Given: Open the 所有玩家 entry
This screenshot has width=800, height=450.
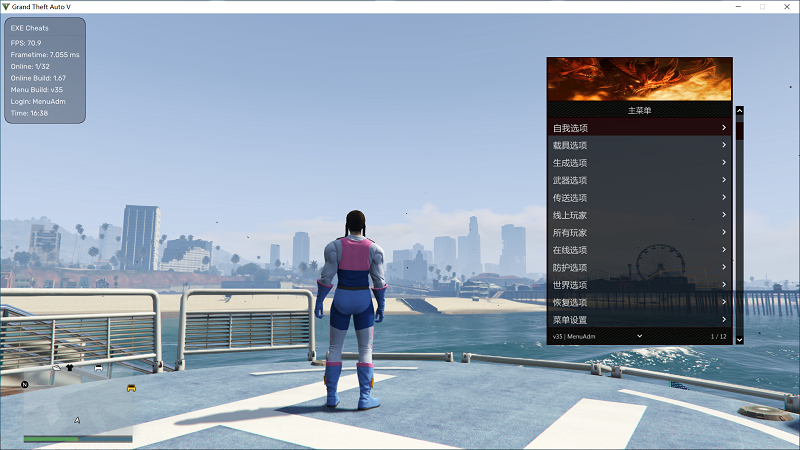Looking at the screenshot, I should pos(639,233).
